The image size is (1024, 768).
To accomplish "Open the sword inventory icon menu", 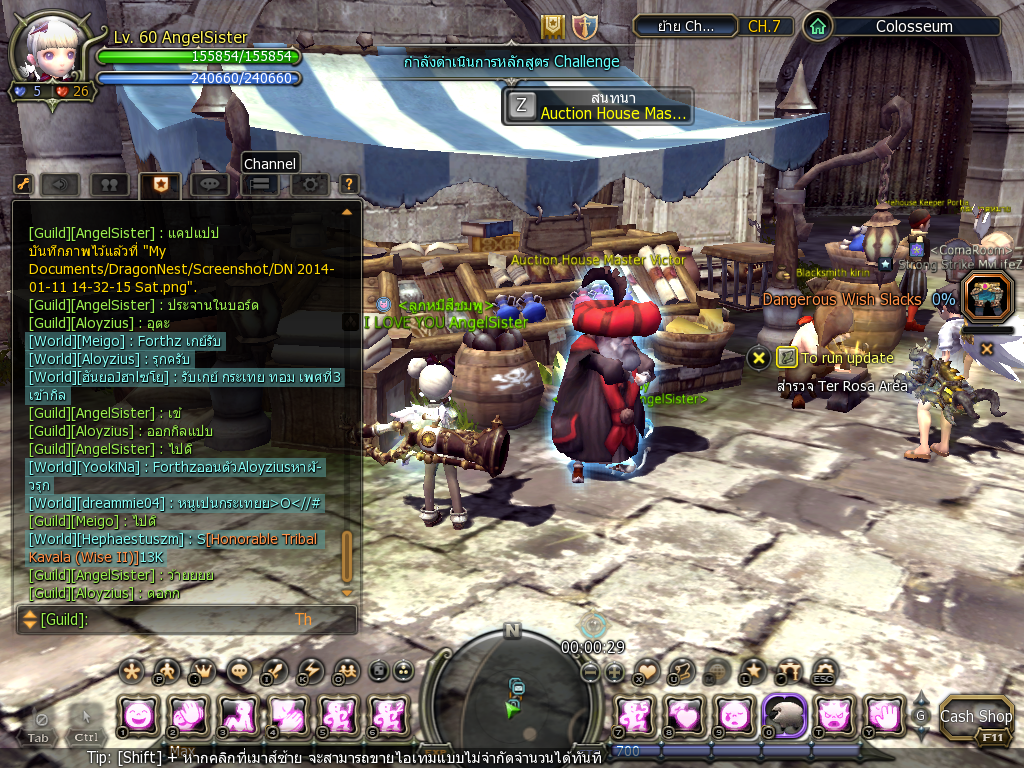I will click(274, 670).
